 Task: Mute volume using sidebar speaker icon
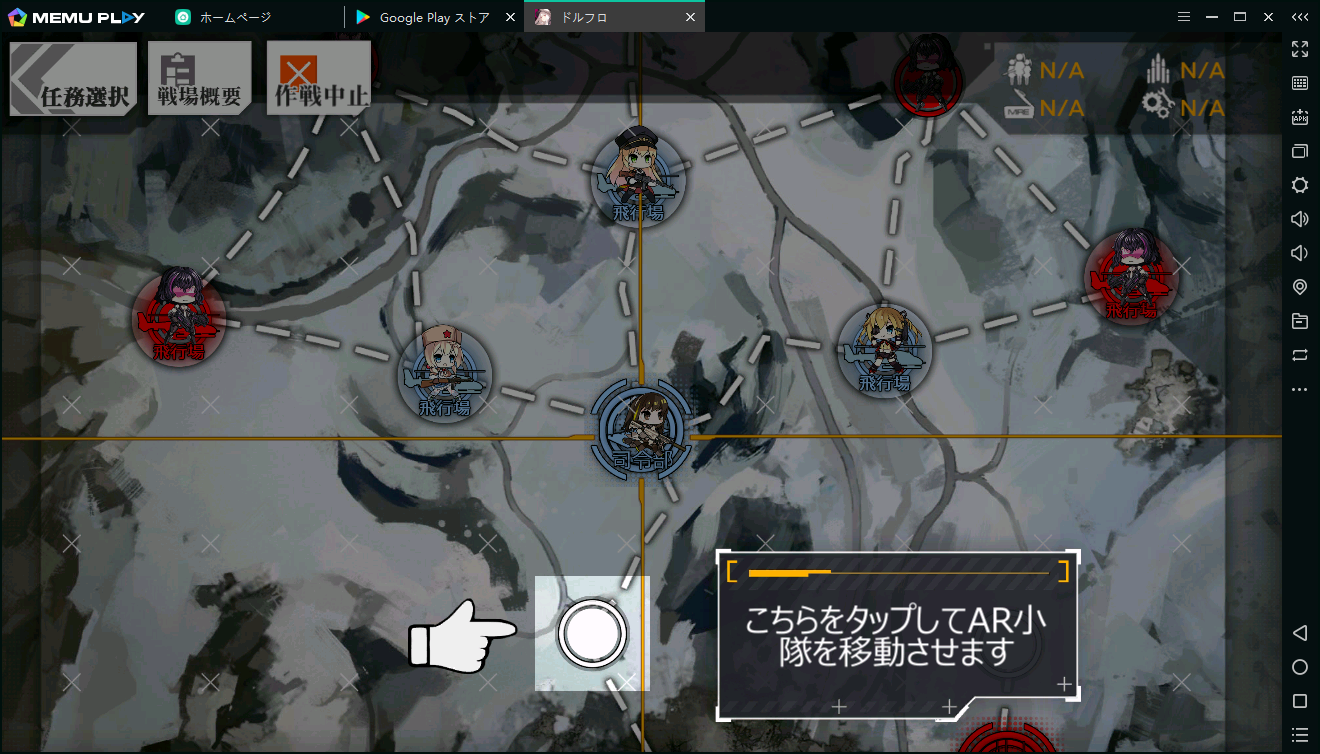click(x=1300, y=252)
